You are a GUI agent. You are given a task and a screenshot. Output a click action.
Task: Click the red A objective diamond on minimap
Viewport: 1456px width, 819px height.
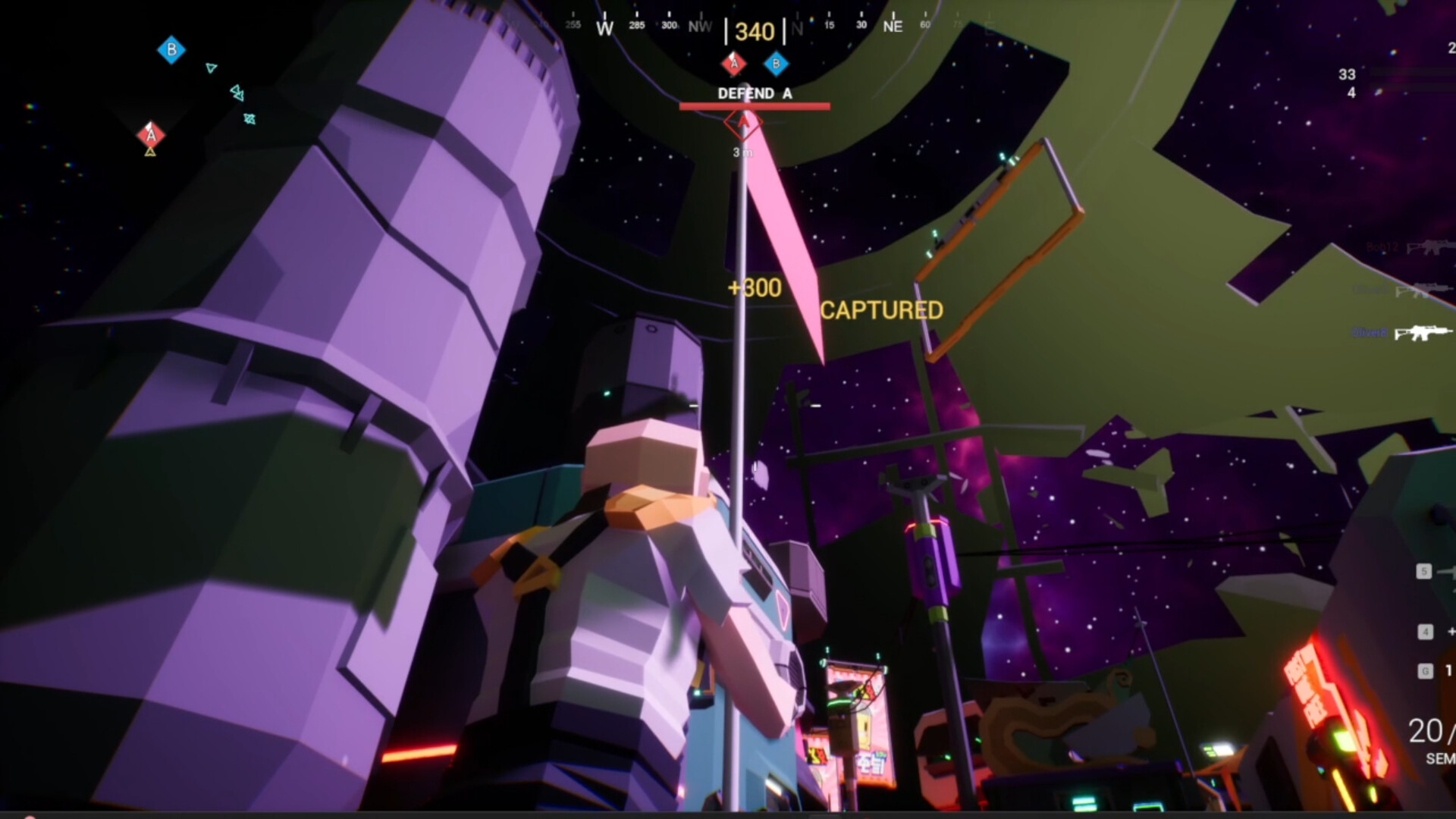[149, 135]
